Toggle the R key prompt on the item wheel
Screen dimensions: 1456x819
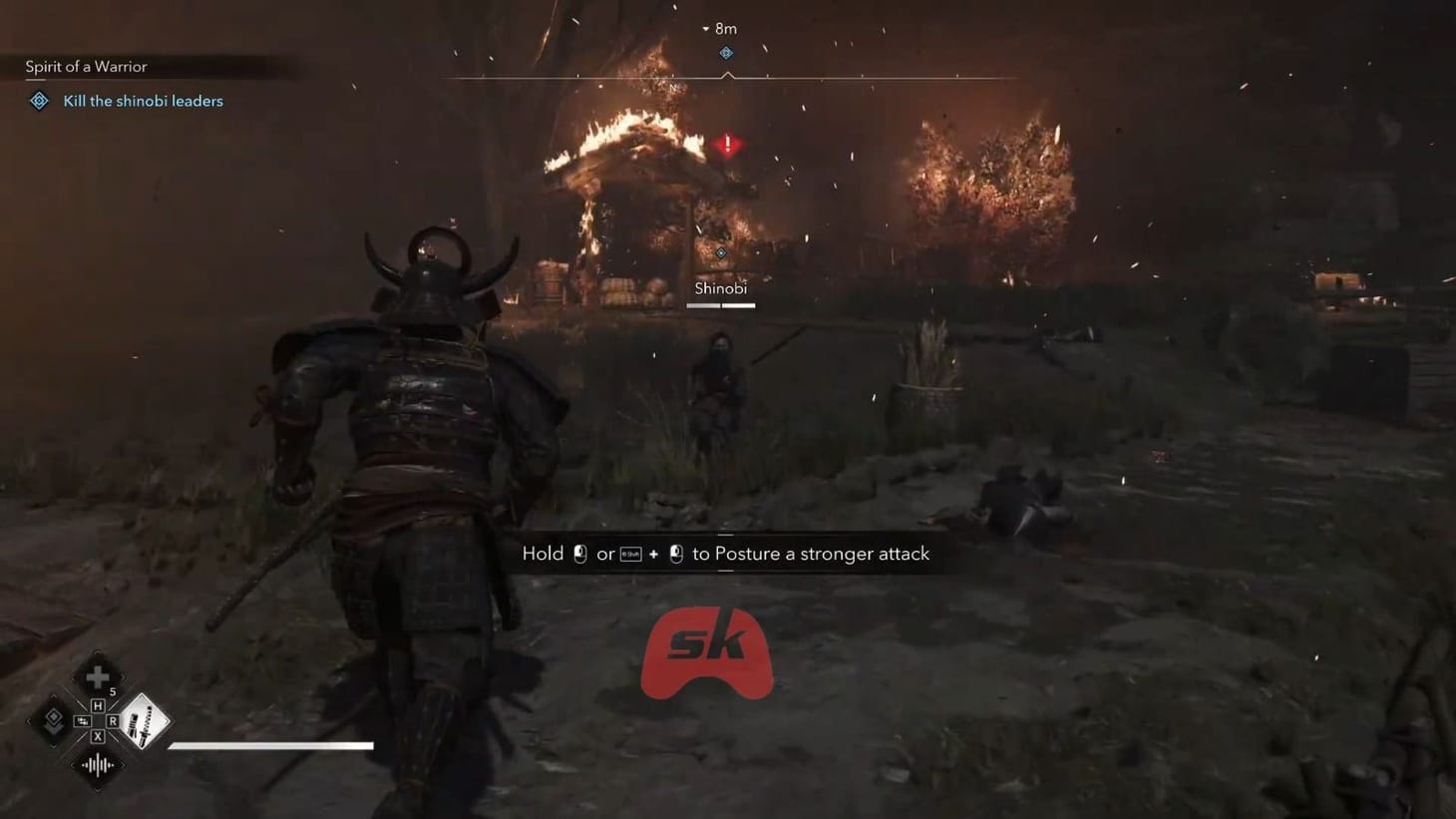(x=114, y=720)
